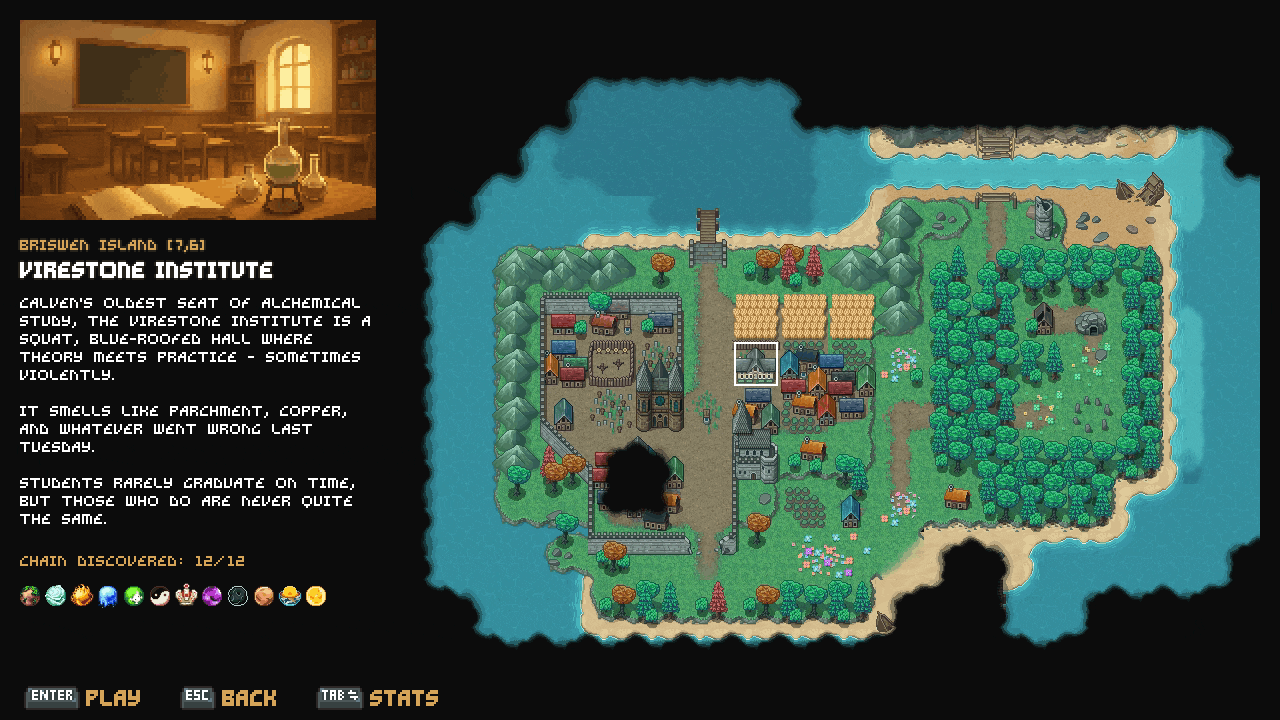The image size is (1280, 720).
Task: Choose the jeweled crown chain icon
Action: click(x=186, y=597)
